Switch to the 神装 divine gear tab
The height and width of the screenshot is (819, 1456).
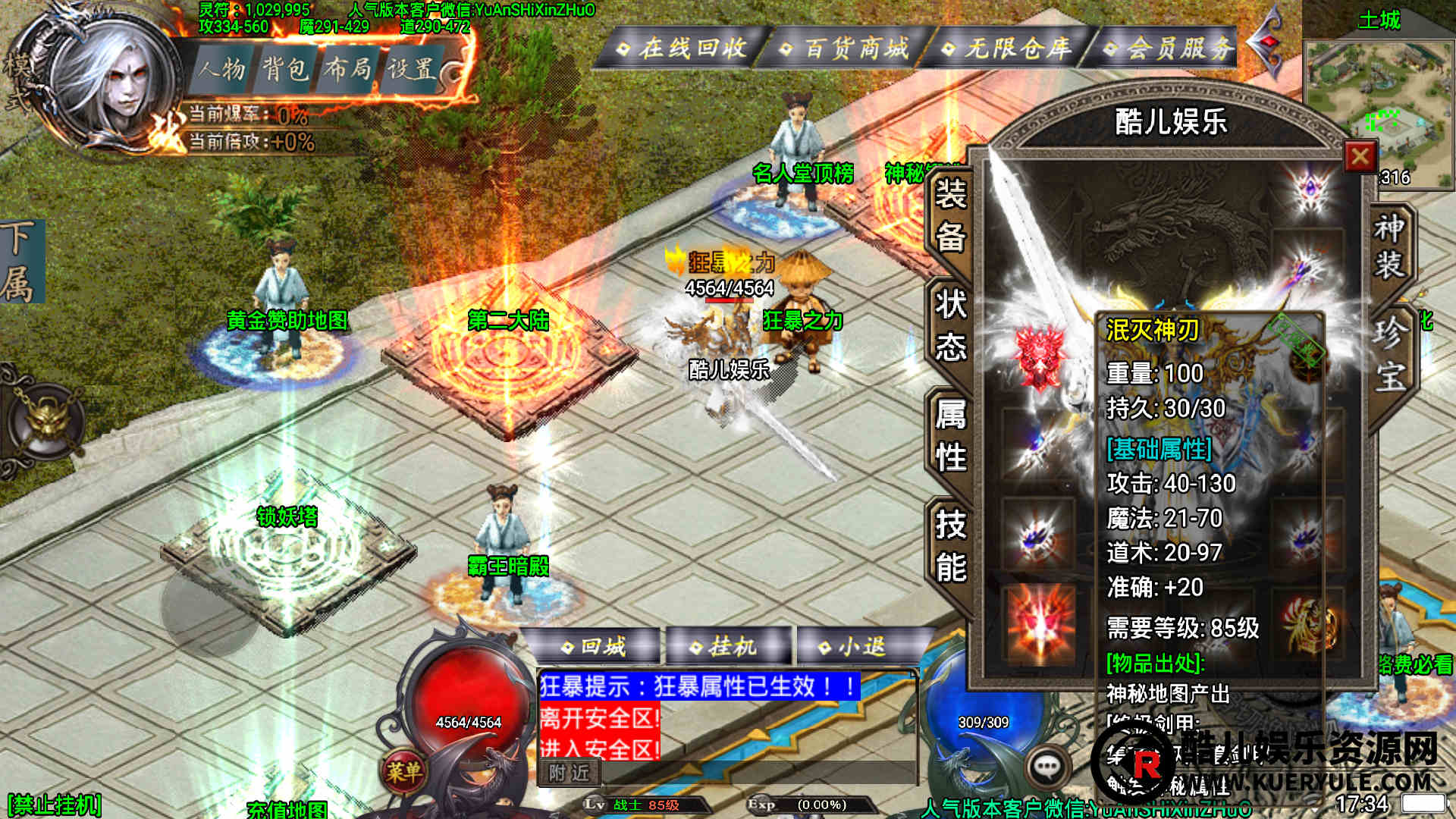click(x=1389, y=246)
